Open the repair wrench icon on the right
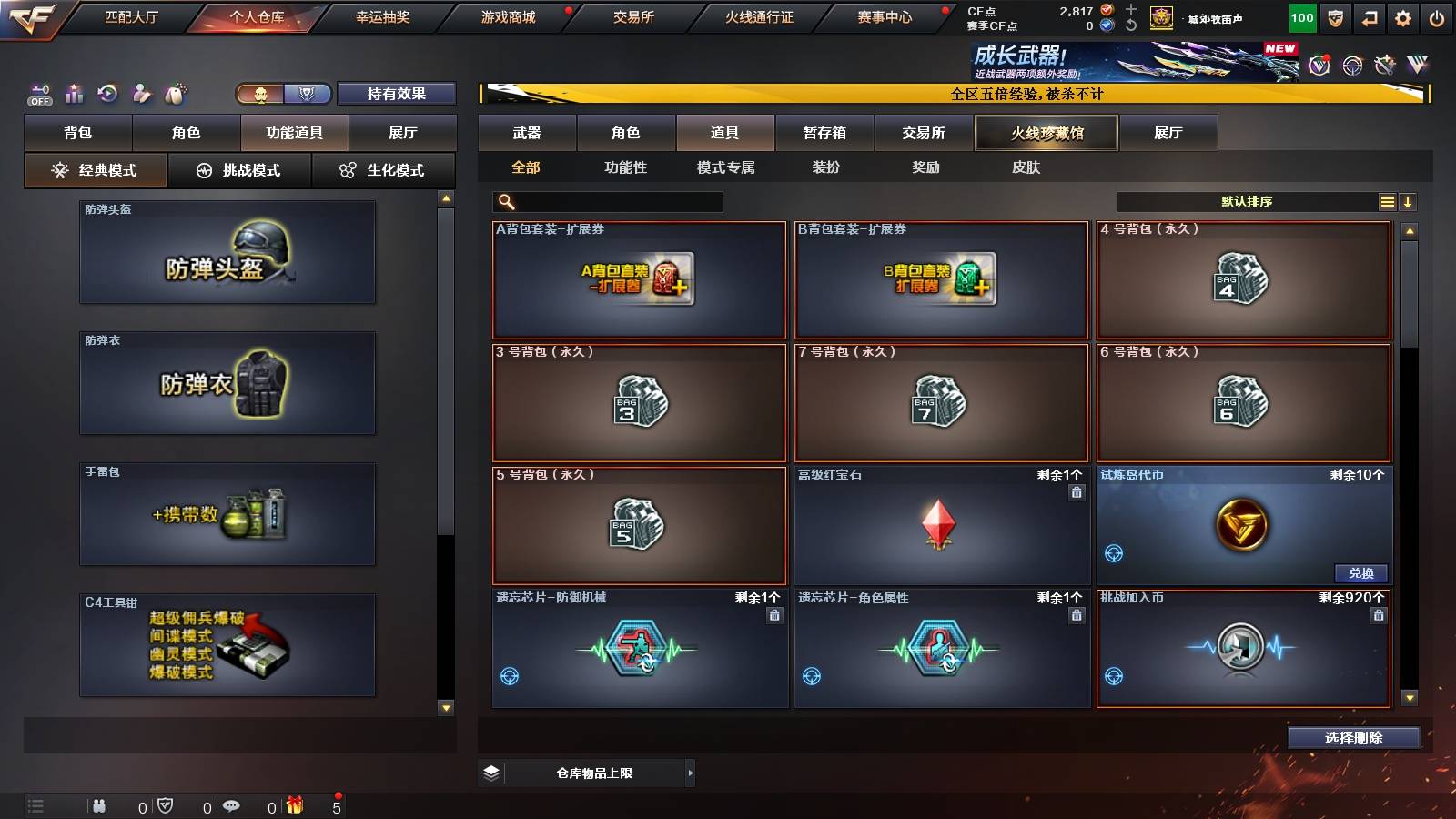This screenshot has height=819, width=1456. [1385, 66]
